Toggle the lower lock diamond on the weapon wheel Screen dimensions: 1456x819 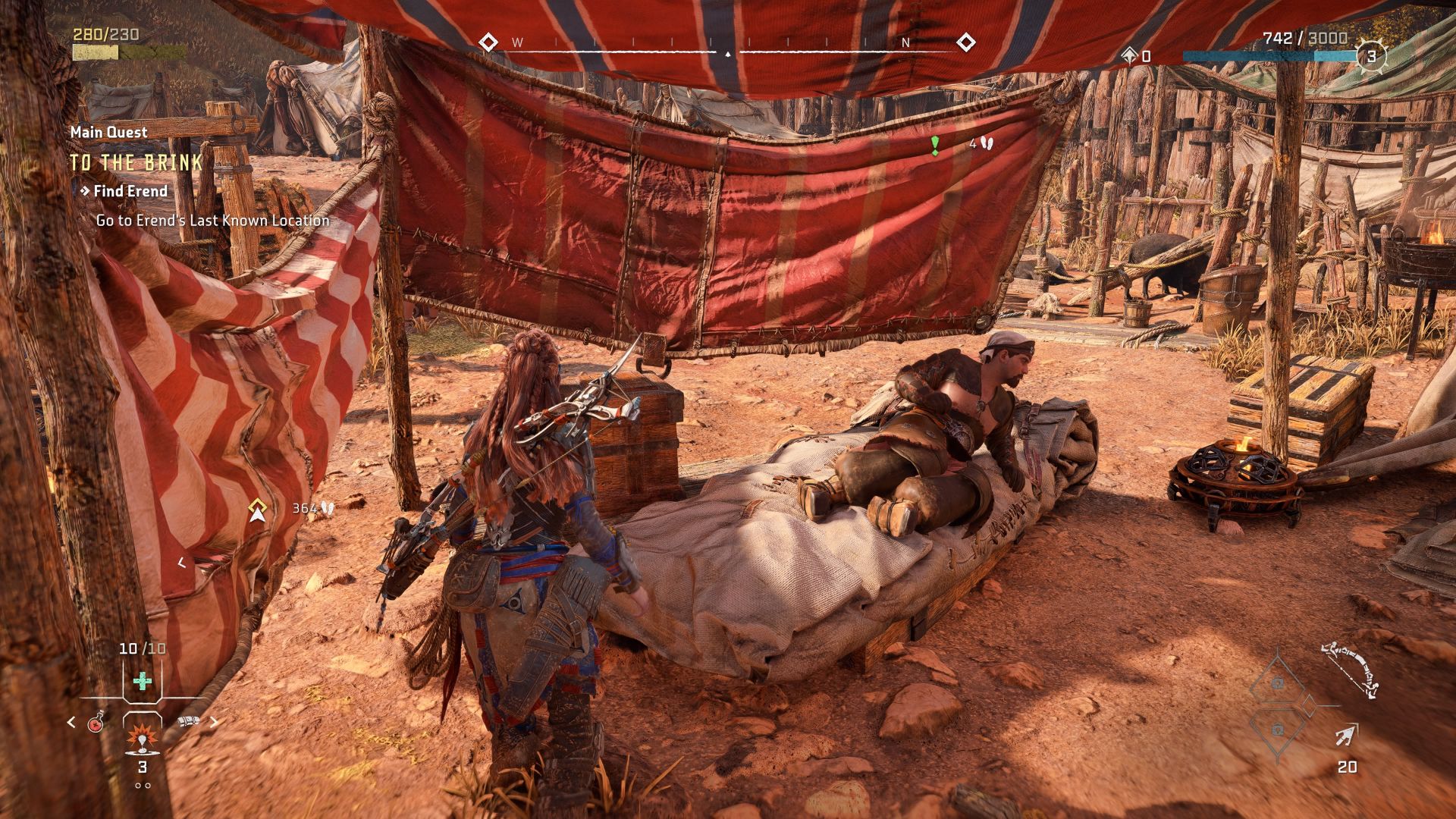[x=1278, y=730]
